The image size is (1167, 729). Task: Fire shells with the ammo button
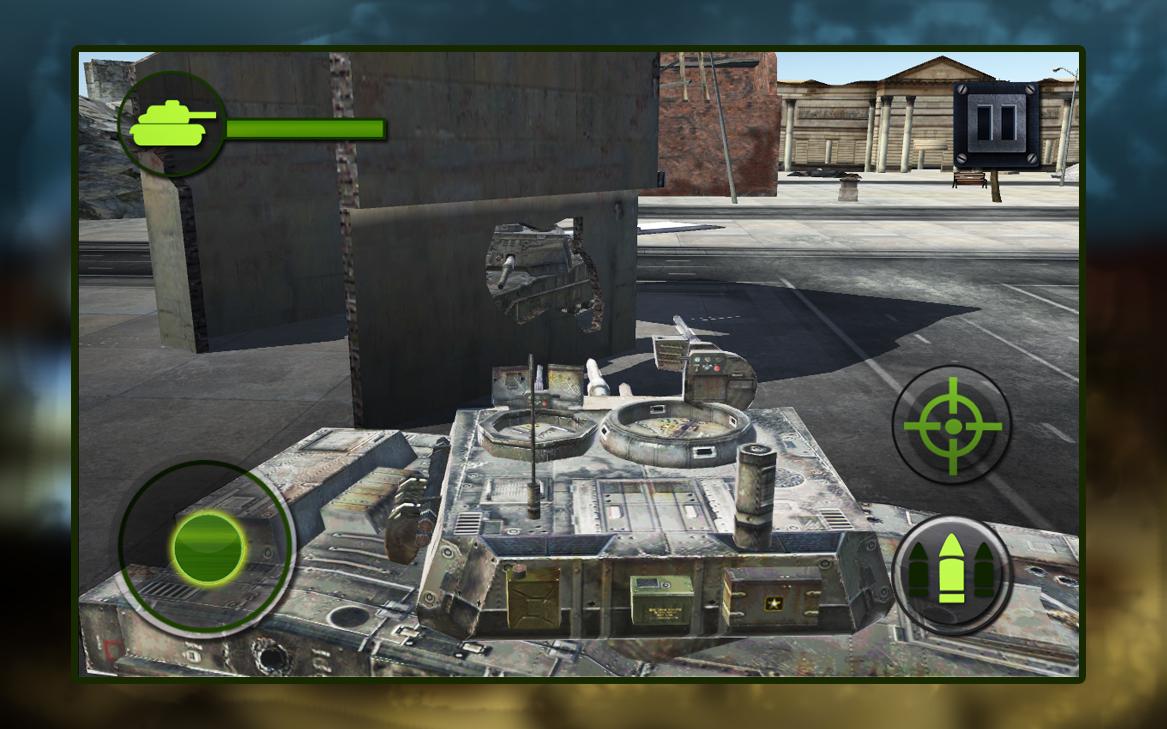[x=951, y=574]
